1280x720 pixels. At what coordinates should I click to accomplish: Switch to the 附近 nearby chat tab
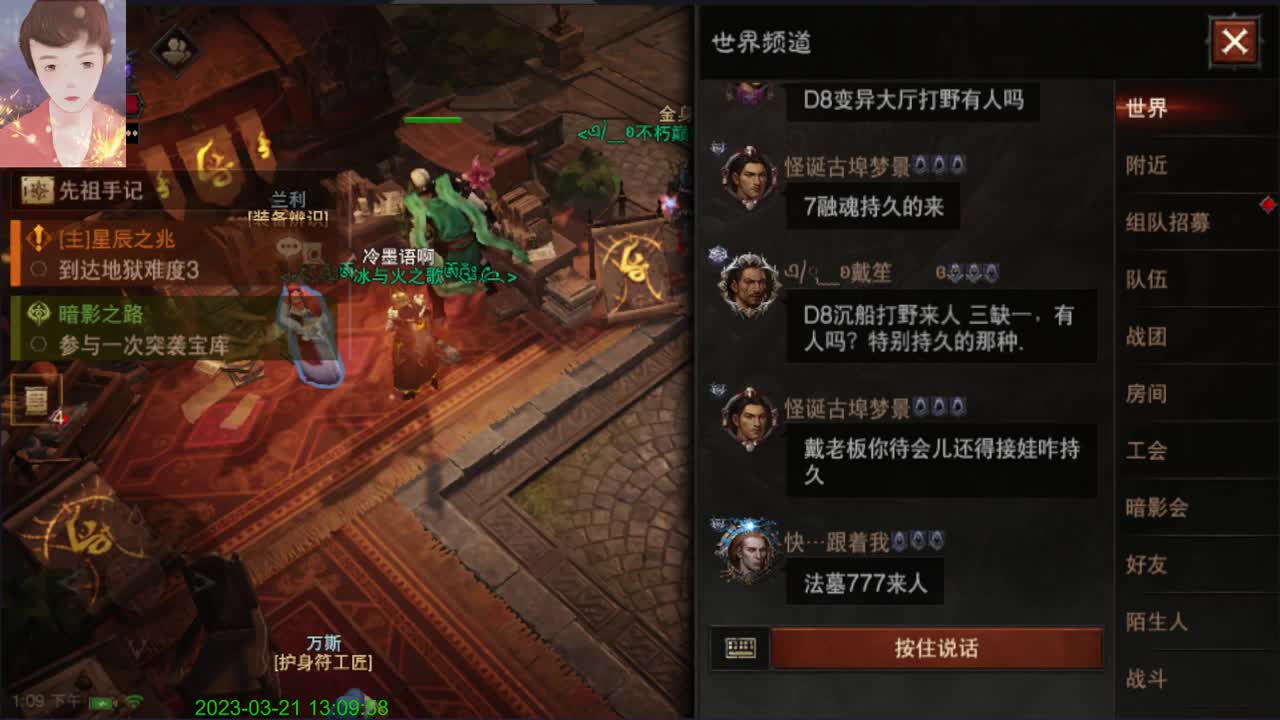pyautogui.click(x=1150, y=166)
